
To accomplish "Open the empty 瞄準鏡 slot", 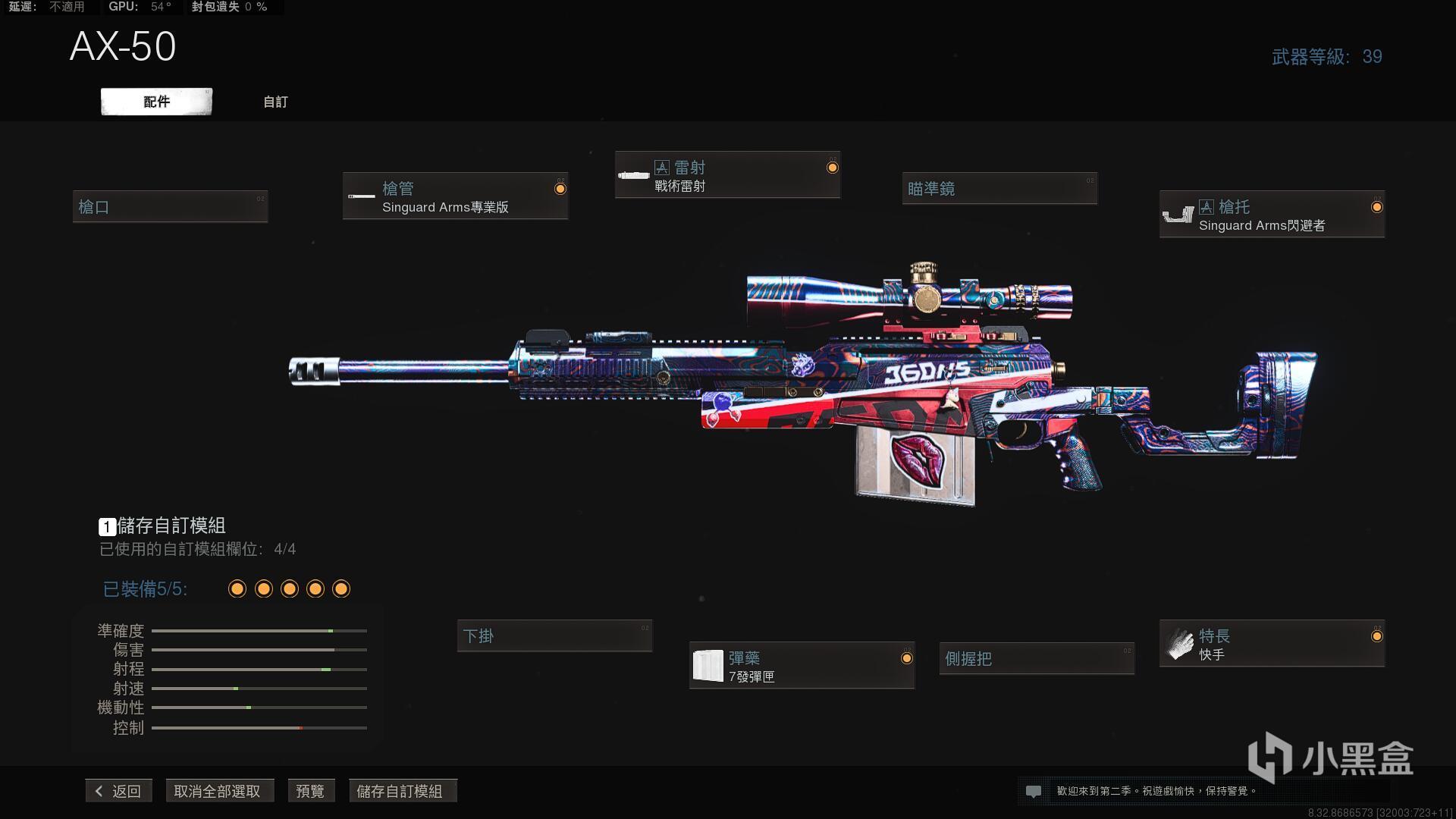I will tap(999, 189).
